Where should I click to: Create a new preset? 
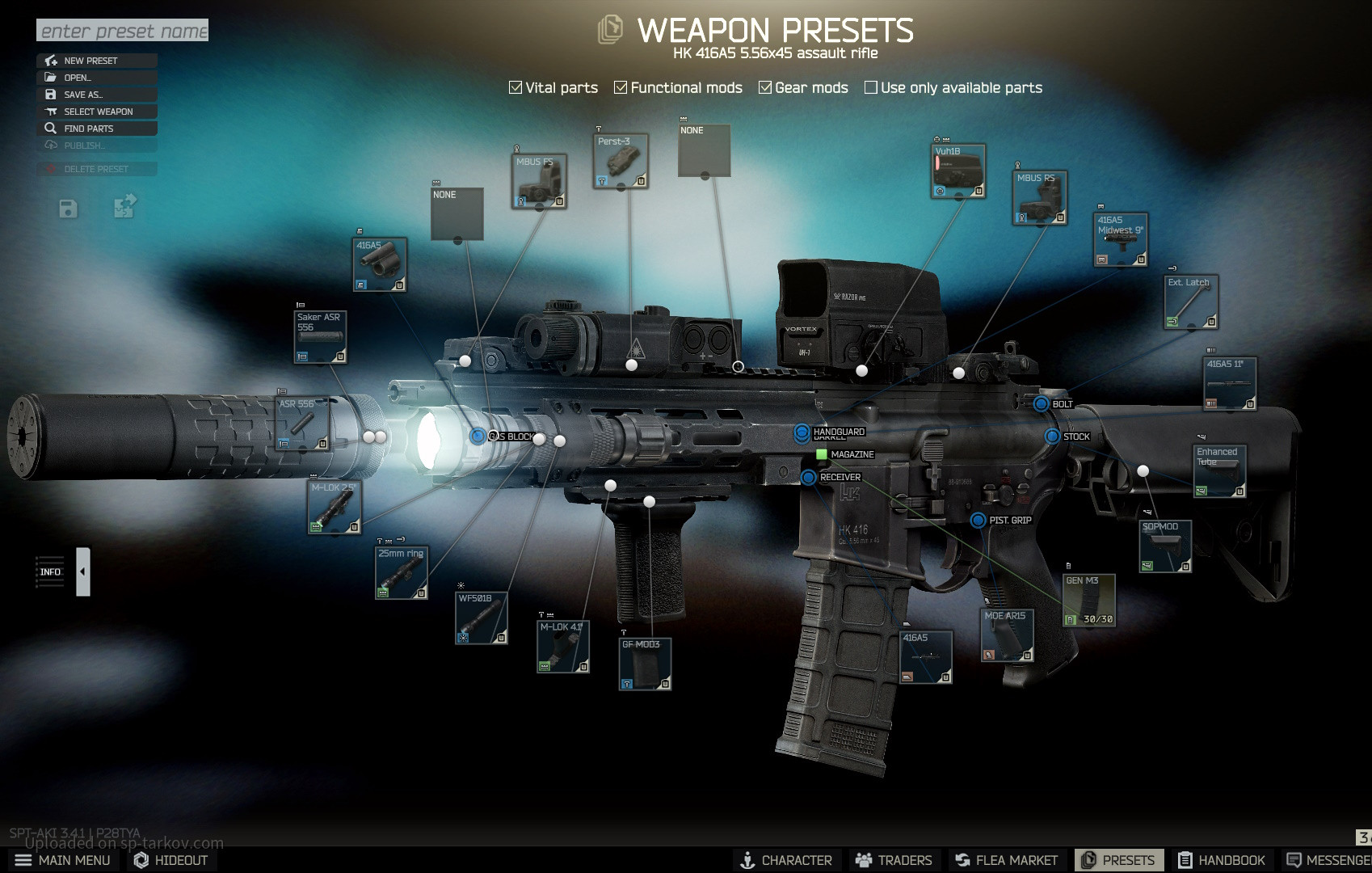pos(97,61)
